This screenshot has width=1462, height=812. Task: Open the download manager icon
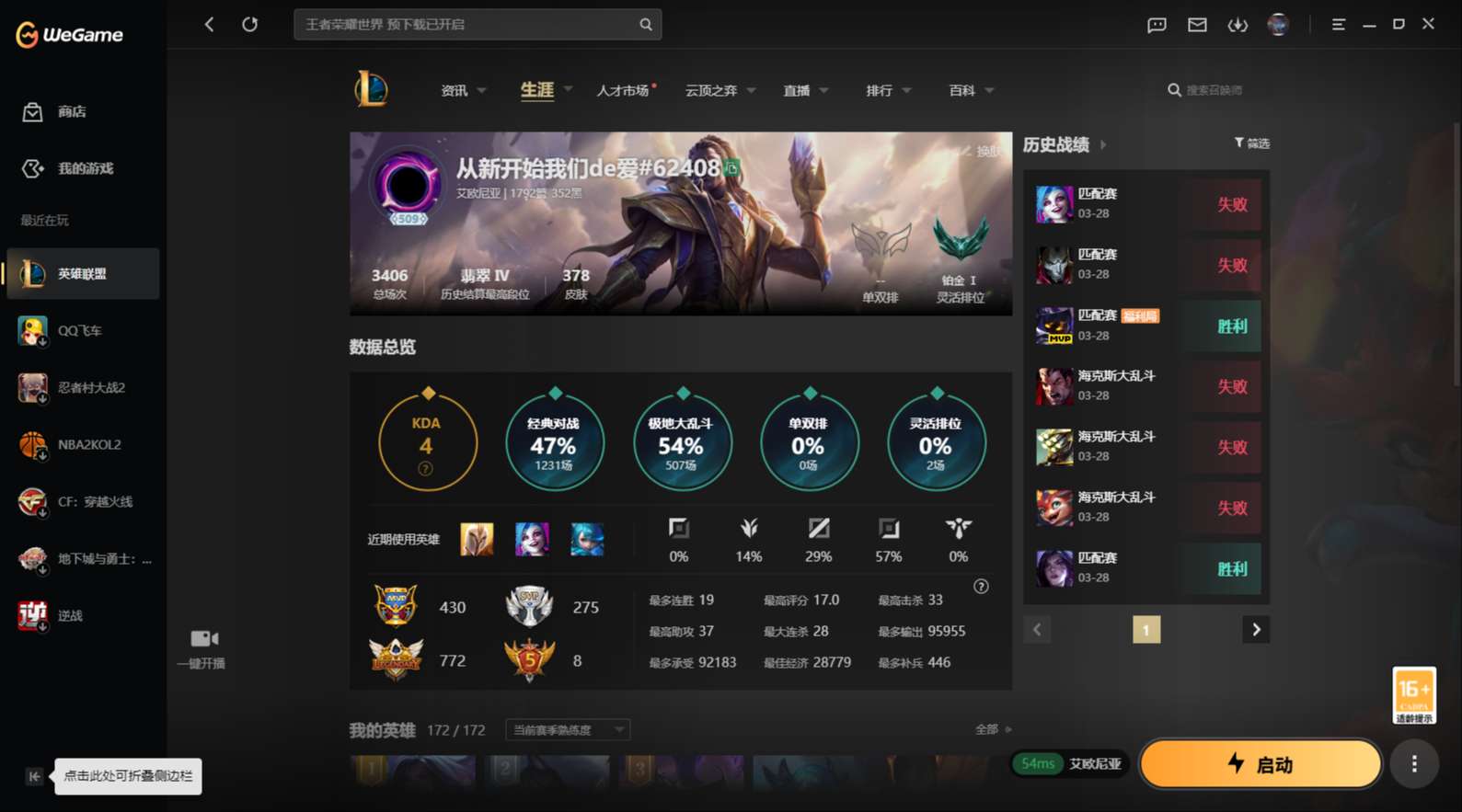tap(1238, 25)
